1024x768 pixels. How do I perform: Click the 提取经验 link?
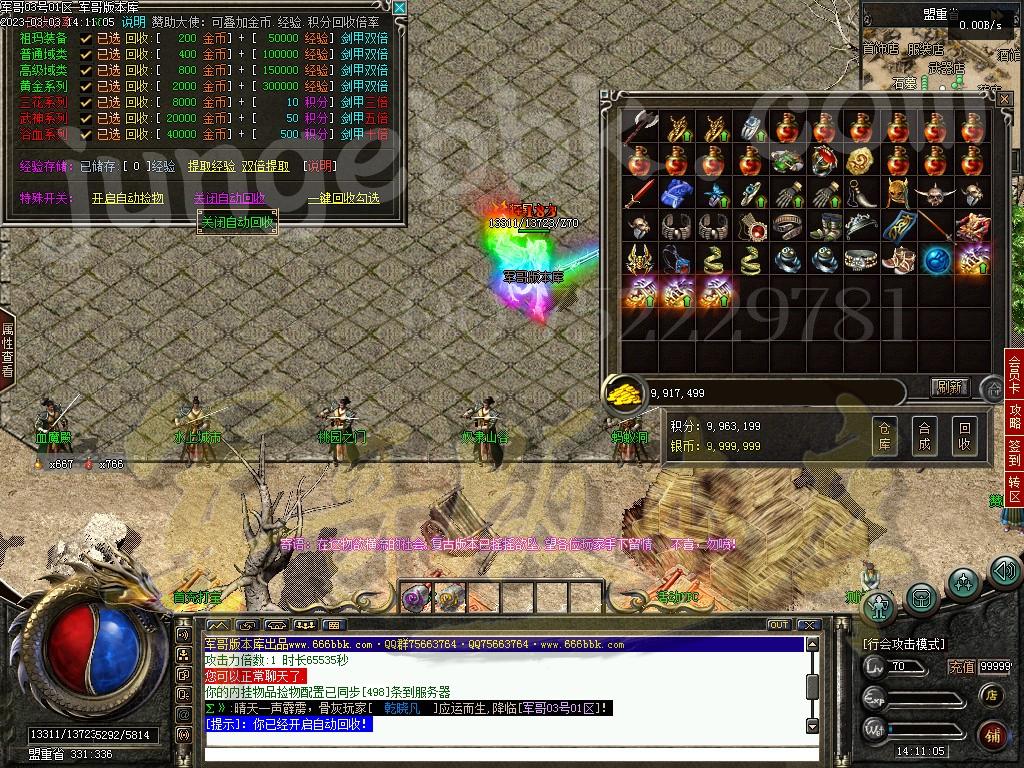(x=211, y=166)
